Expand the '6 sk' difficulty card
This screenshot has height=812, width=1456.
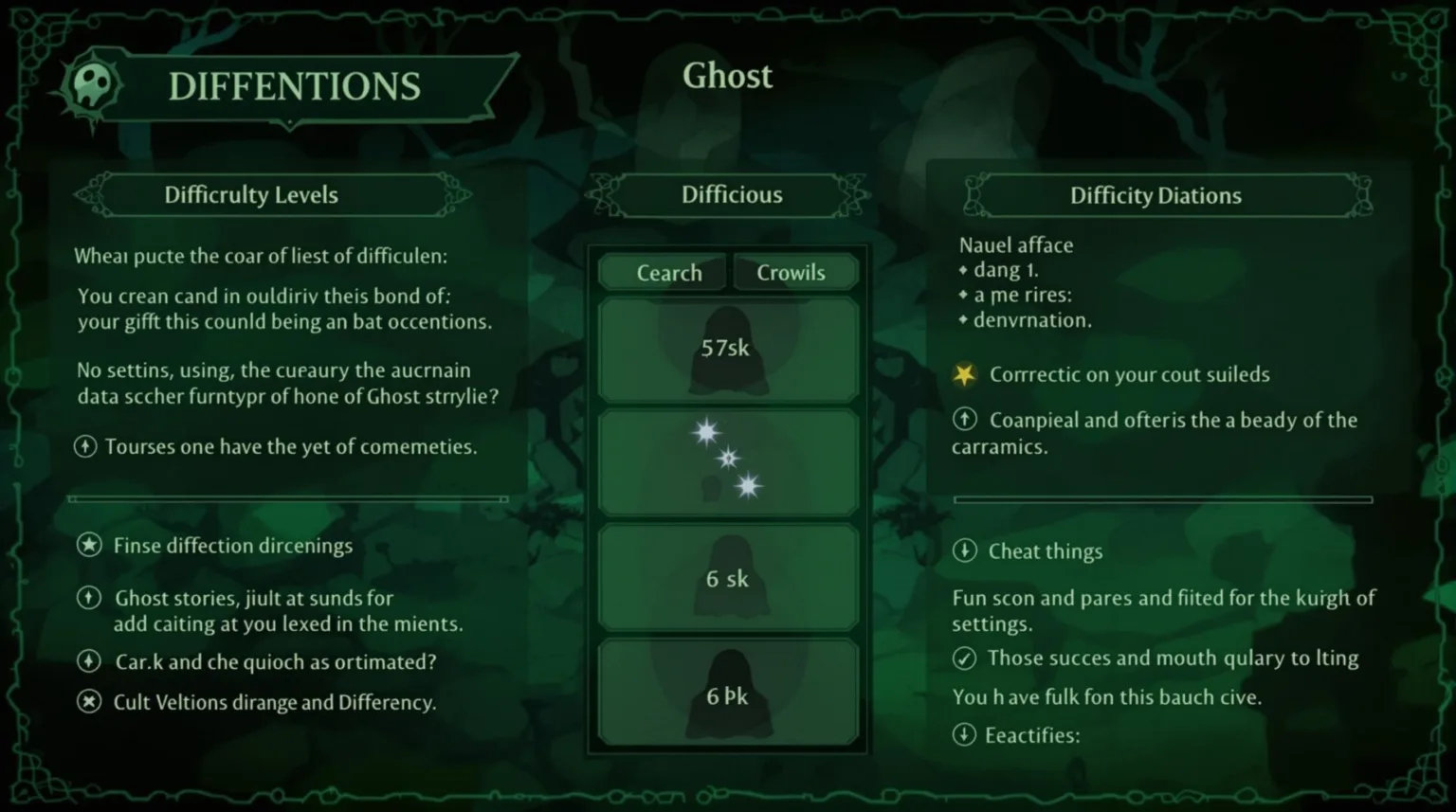(727, 578)
